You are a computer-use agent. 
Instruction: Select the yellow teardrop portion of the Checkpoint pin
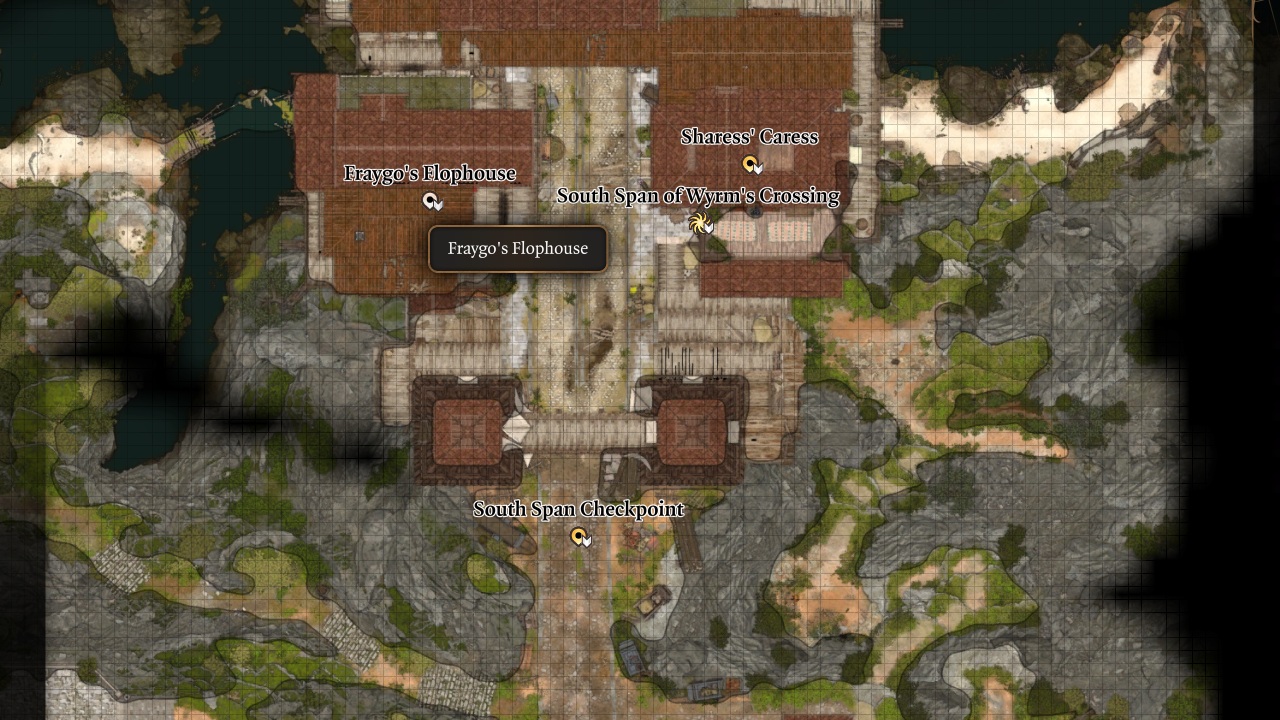[578, 537]
